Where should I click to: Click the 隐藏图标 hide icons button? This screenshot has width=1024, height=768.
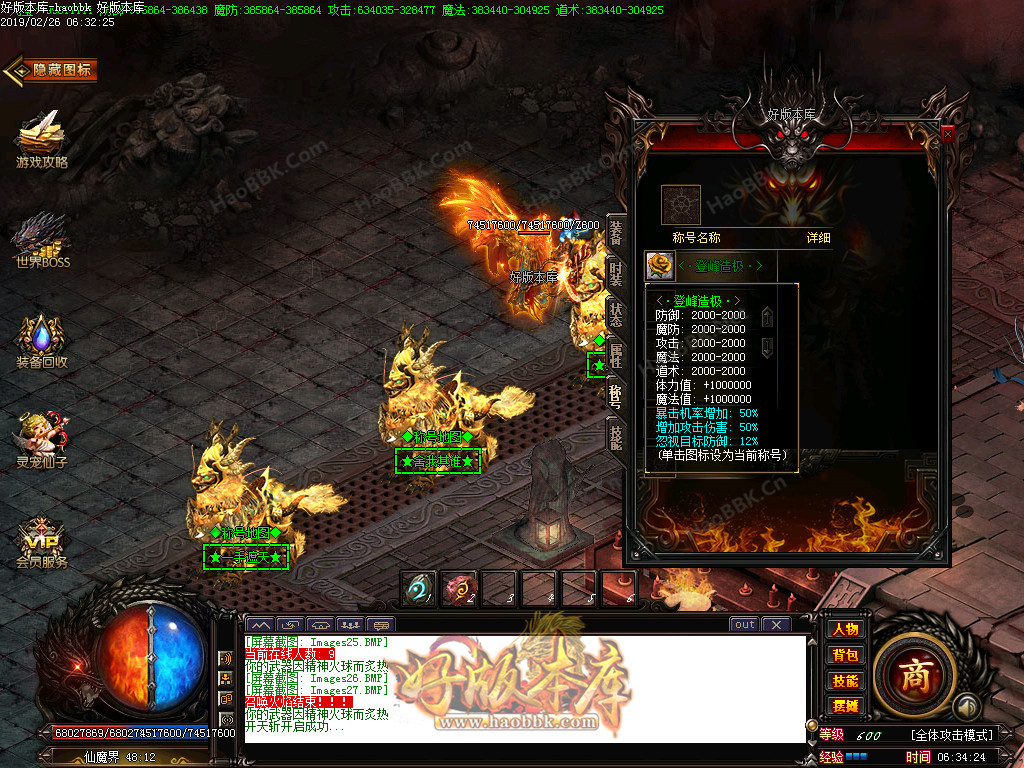(52, 70)
